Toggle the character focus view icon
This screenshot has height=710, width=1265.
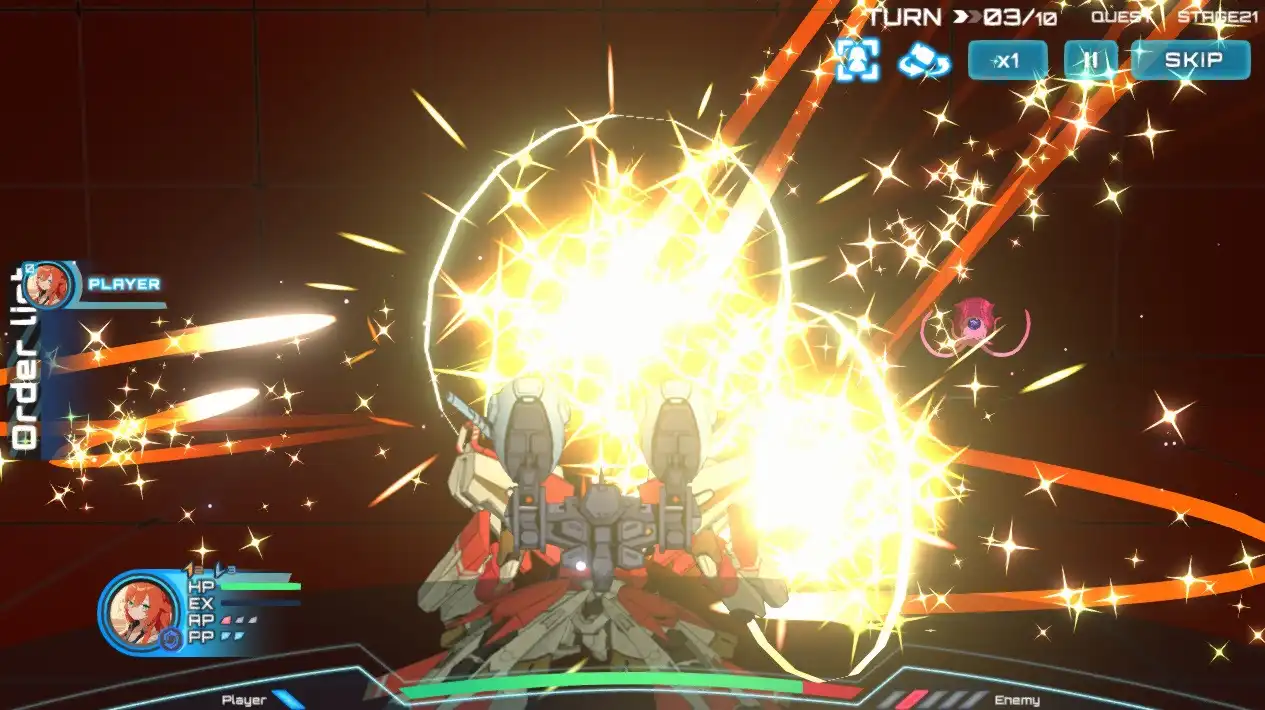(858, 60)
